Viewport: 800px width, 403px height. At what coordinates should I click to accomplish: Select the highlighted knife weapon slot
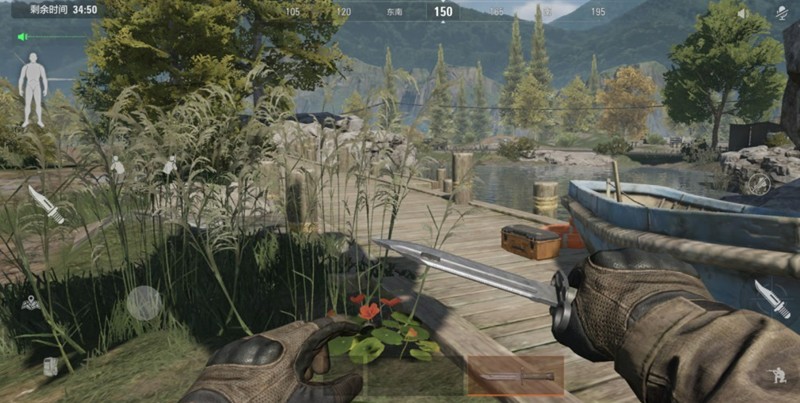coord(515,376)
